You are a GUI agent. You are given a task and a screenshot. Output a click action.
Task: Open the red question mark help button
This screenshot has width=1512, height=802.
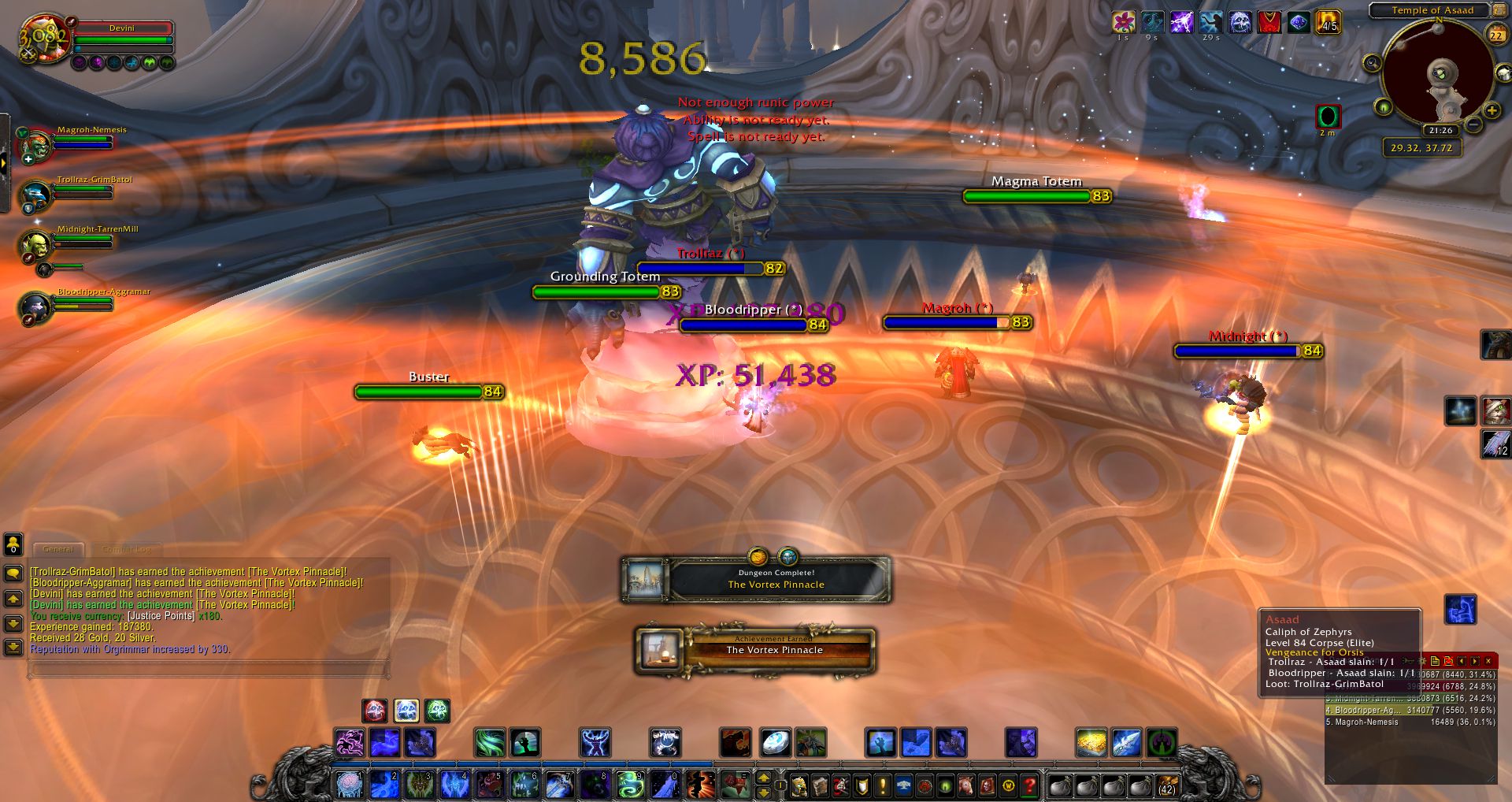[x=1029, y=785]
